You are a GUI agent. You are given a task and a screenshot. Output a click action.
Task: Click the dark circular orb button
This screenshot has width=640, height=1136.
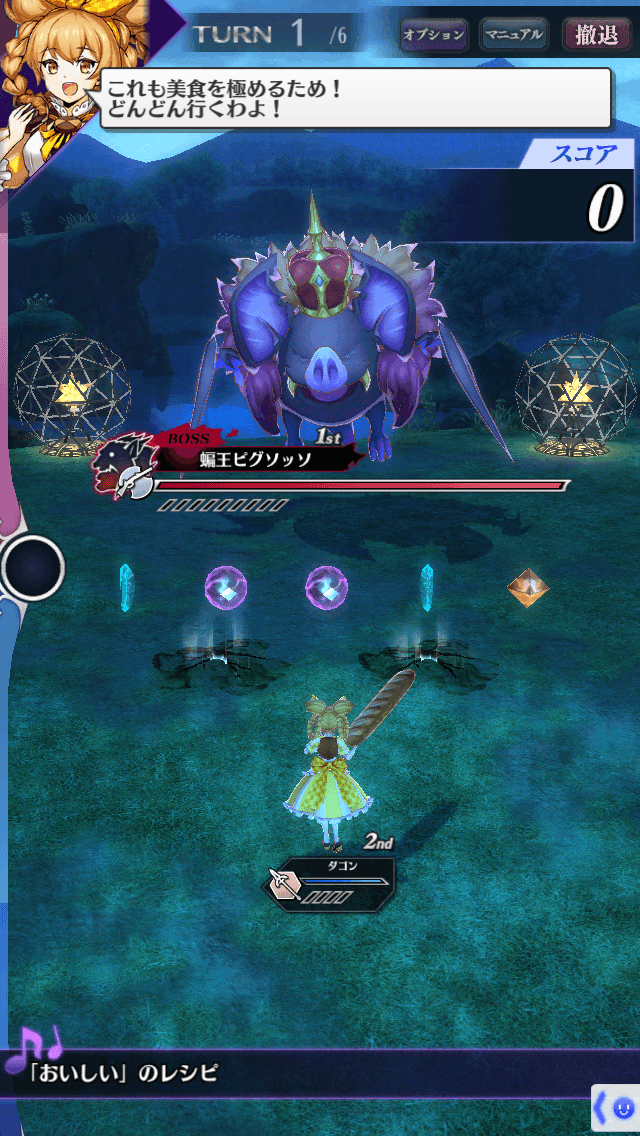coord(33,568)
